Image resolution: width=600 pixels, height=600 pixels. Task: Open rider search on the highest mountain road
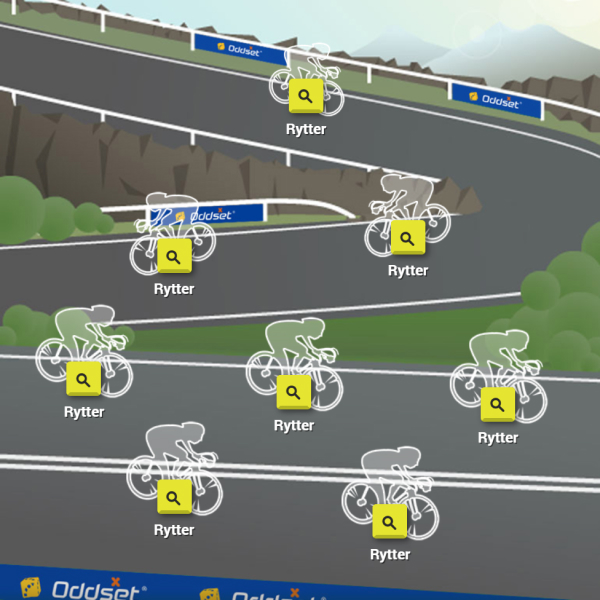305,97
